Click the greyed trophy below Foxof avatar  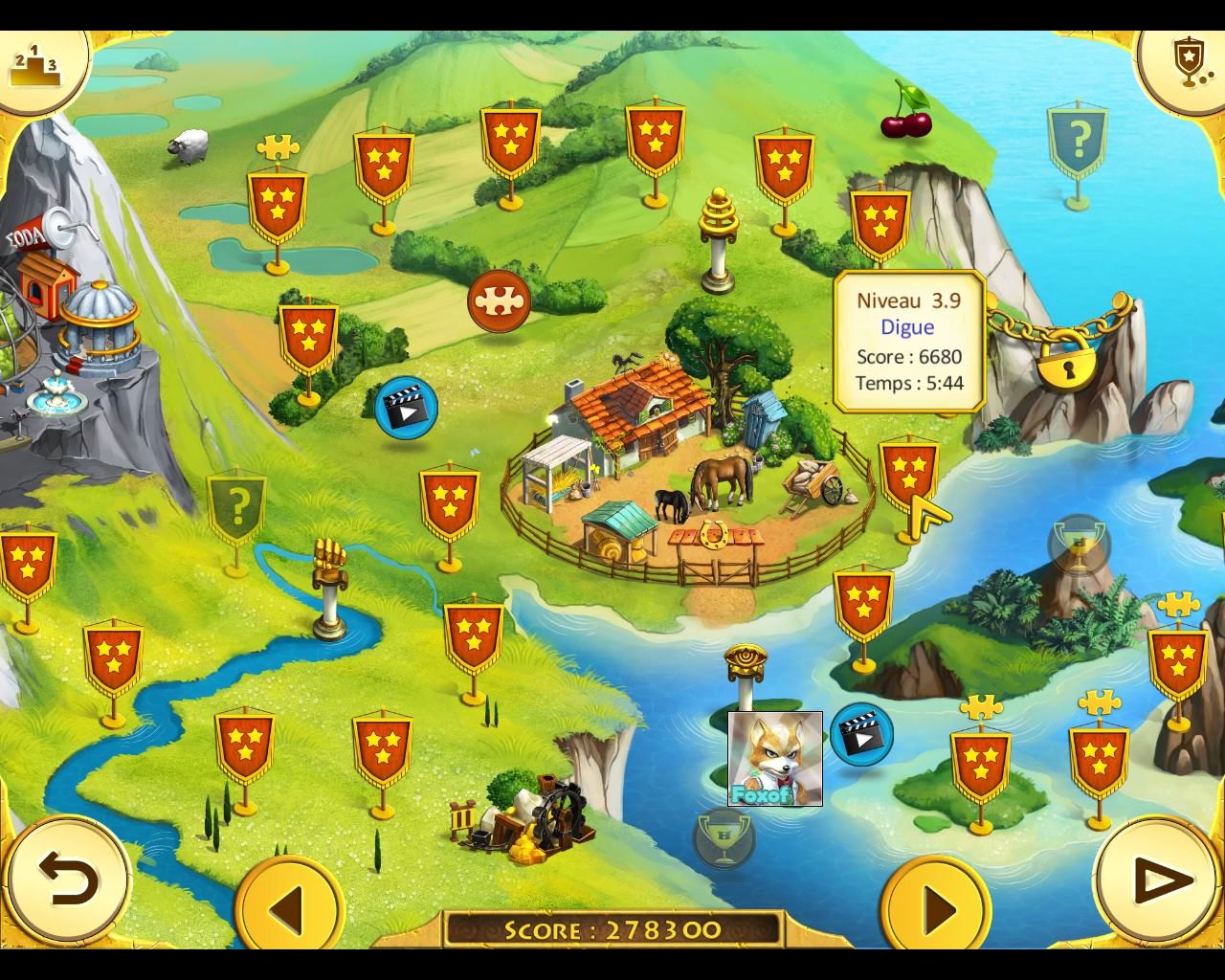(x=724, y=837)
